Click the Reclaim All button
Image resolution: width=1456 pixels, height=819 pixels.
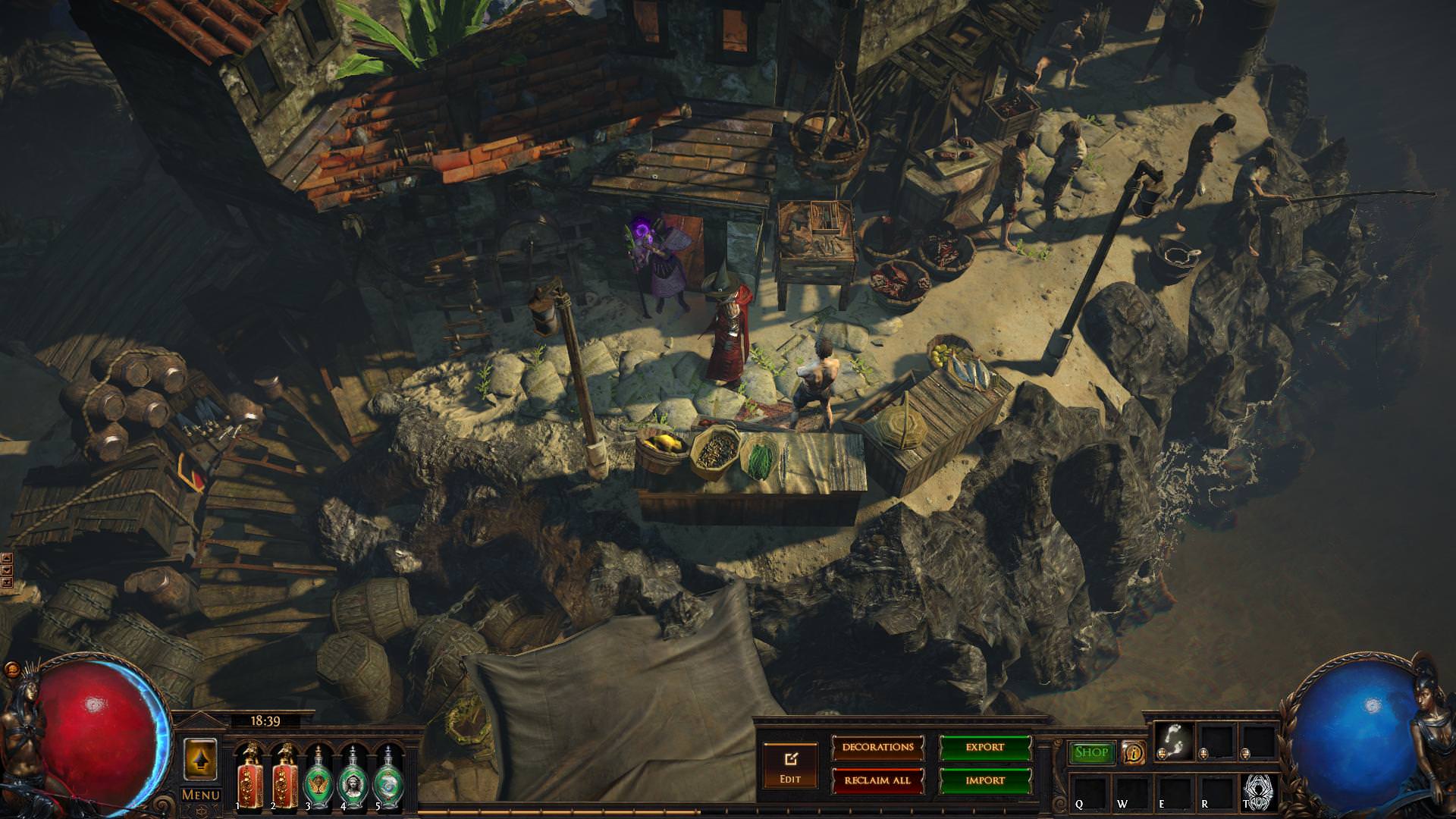click(x=877, y=780)
